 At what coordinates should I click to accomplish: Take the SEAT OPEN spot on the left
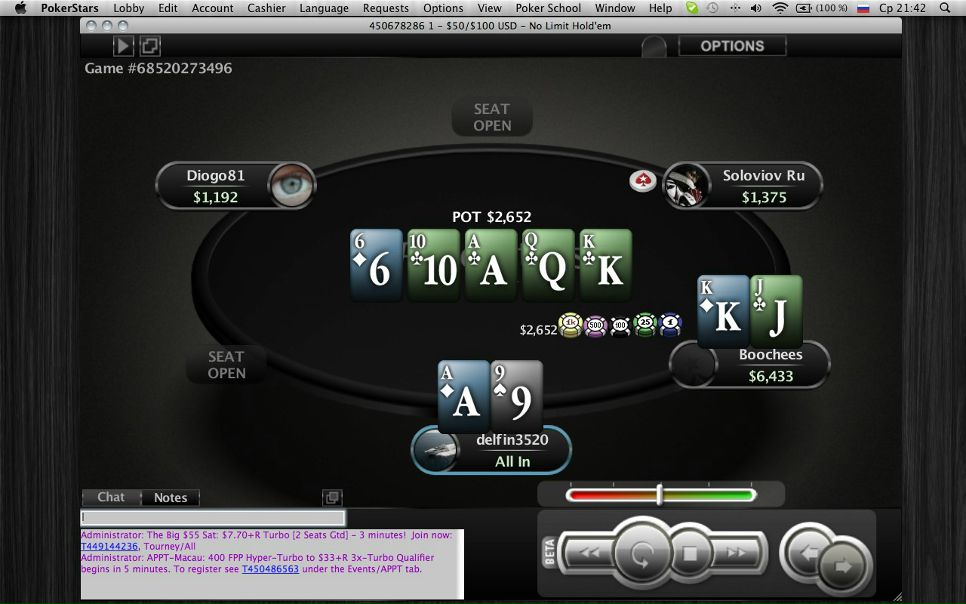[x=226, y=364]
